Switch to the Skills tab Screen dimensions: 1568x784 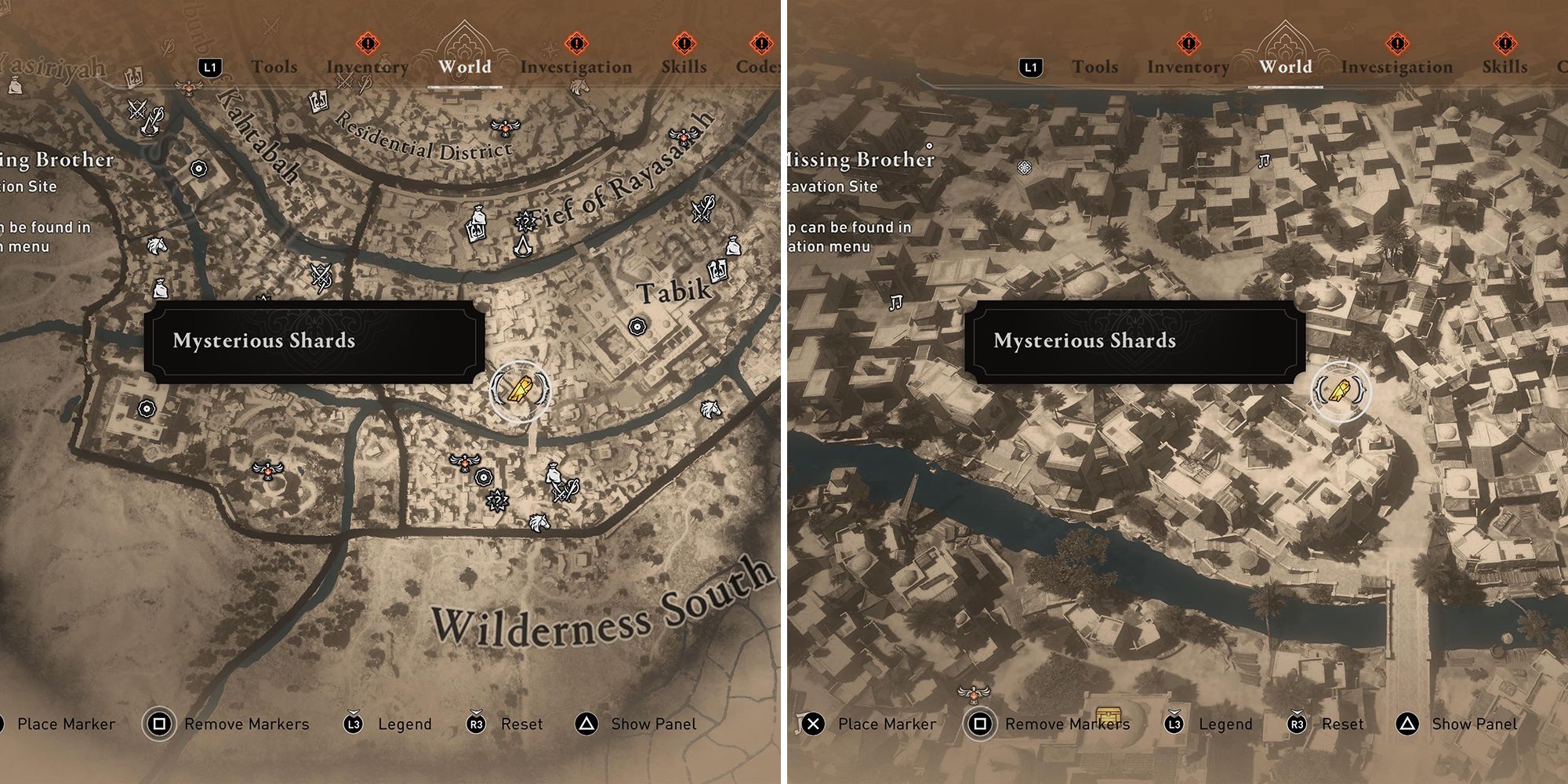pos(684,67)
